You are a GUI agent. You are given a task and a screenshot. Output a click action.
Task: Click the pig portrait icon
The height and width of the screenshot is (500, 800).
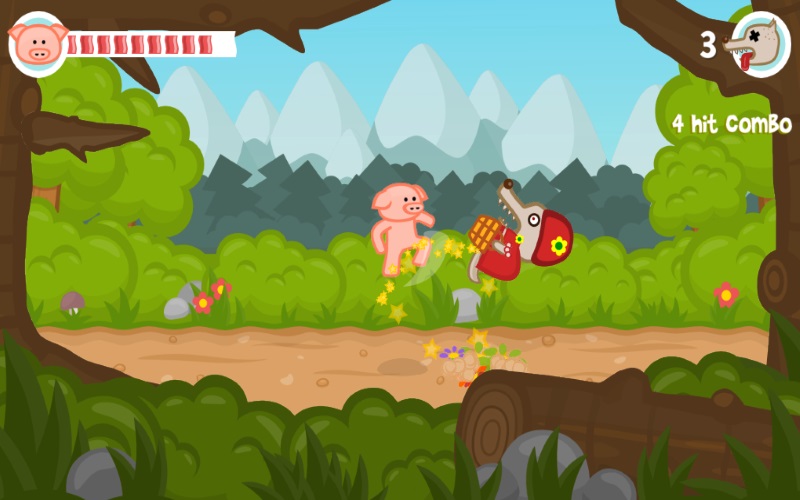pyautogui.click(x=38, y=43)
